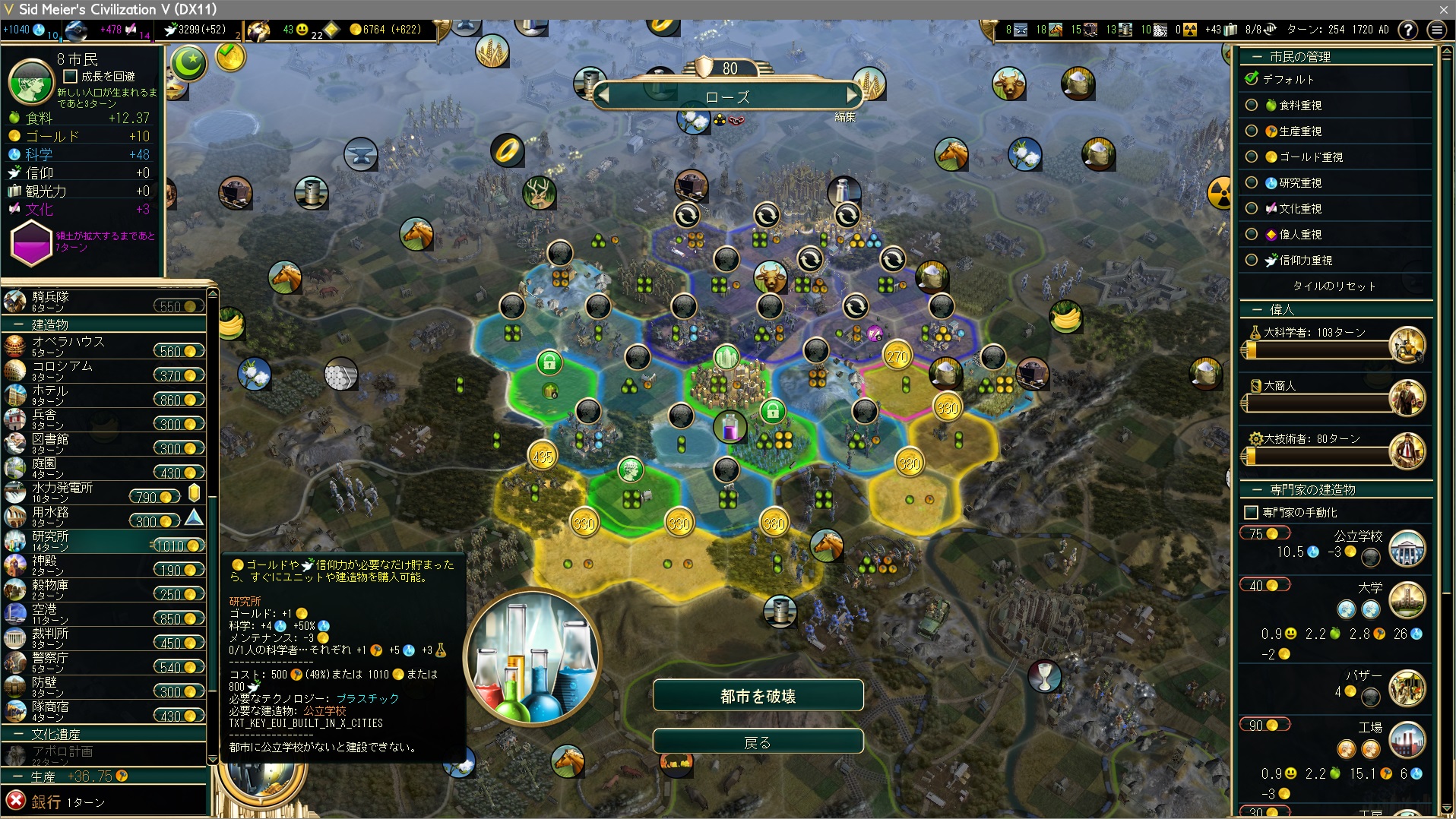Select ゴールド重視 gold focus
This screenshot has width=1456, height=819.
point(1252,157)
